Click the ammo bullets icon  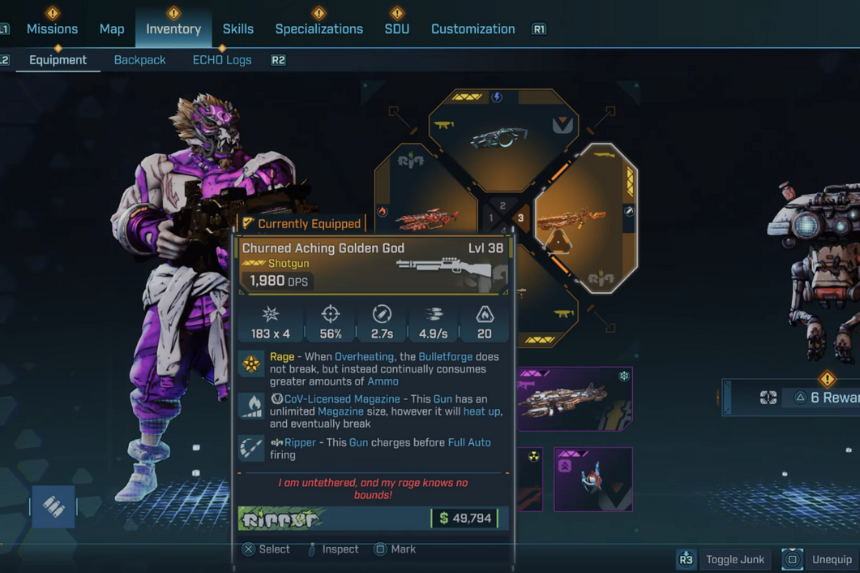point(54,508)
